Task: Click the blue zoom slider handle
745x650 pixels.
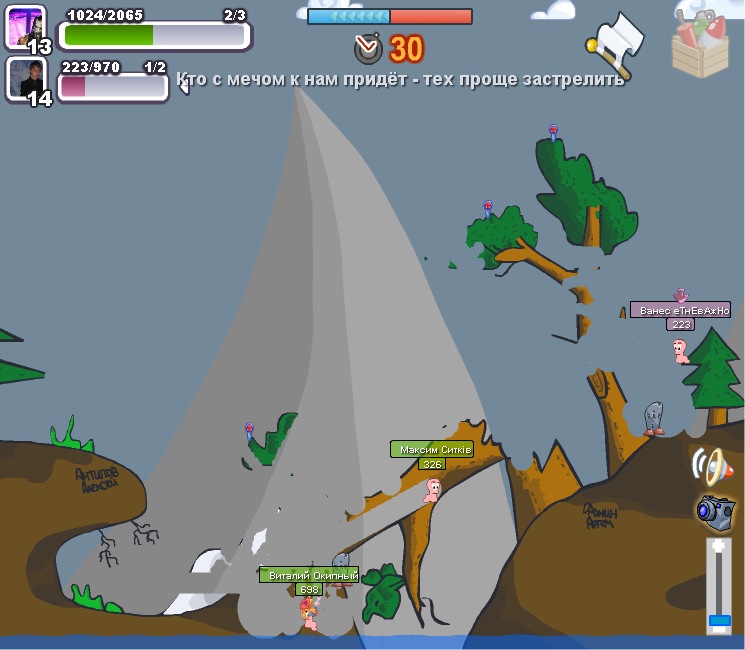Action: pos(719,620)
